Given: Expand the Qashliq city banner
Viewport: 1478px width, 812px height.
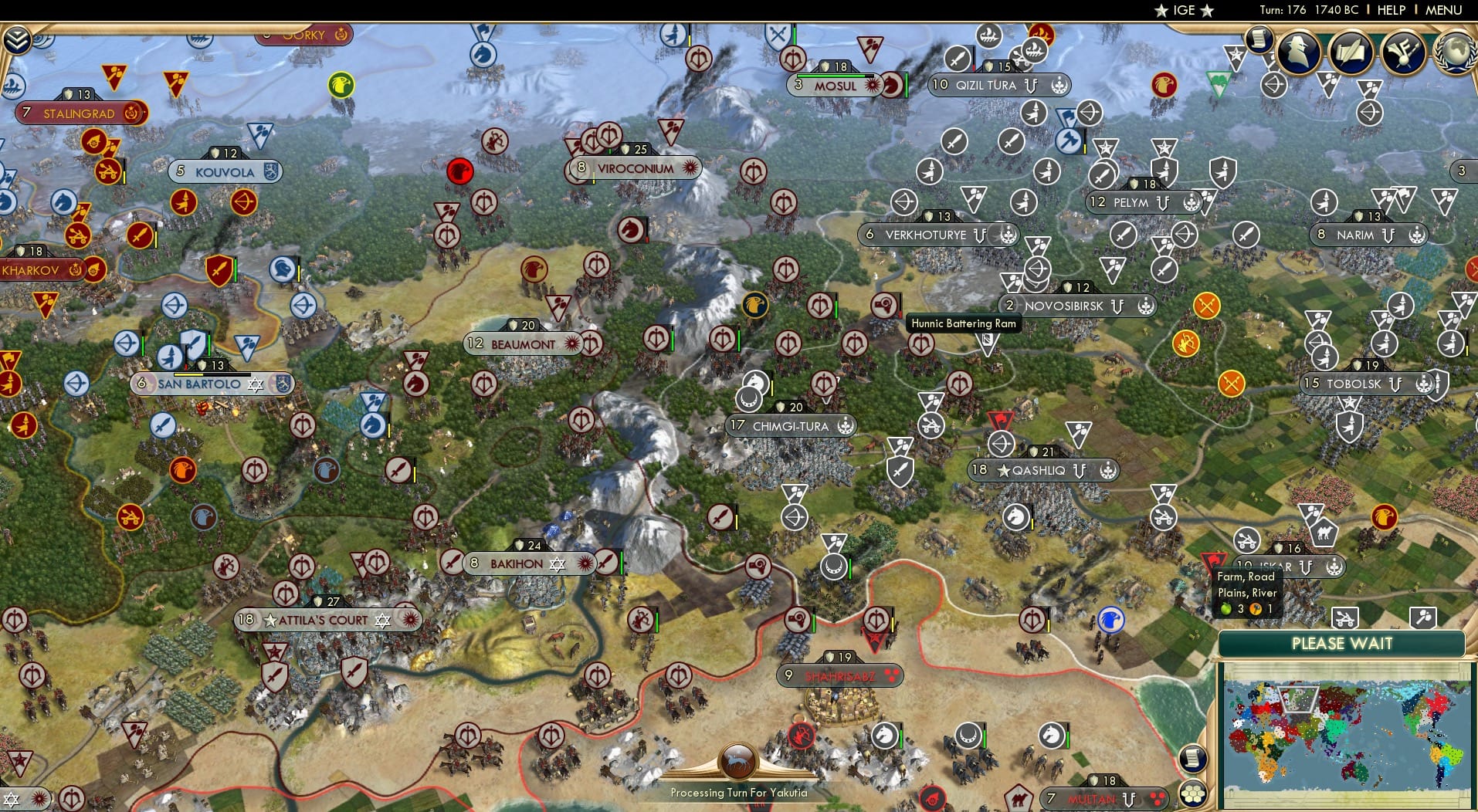Looking at the screenshot, I should [1044, 469].
